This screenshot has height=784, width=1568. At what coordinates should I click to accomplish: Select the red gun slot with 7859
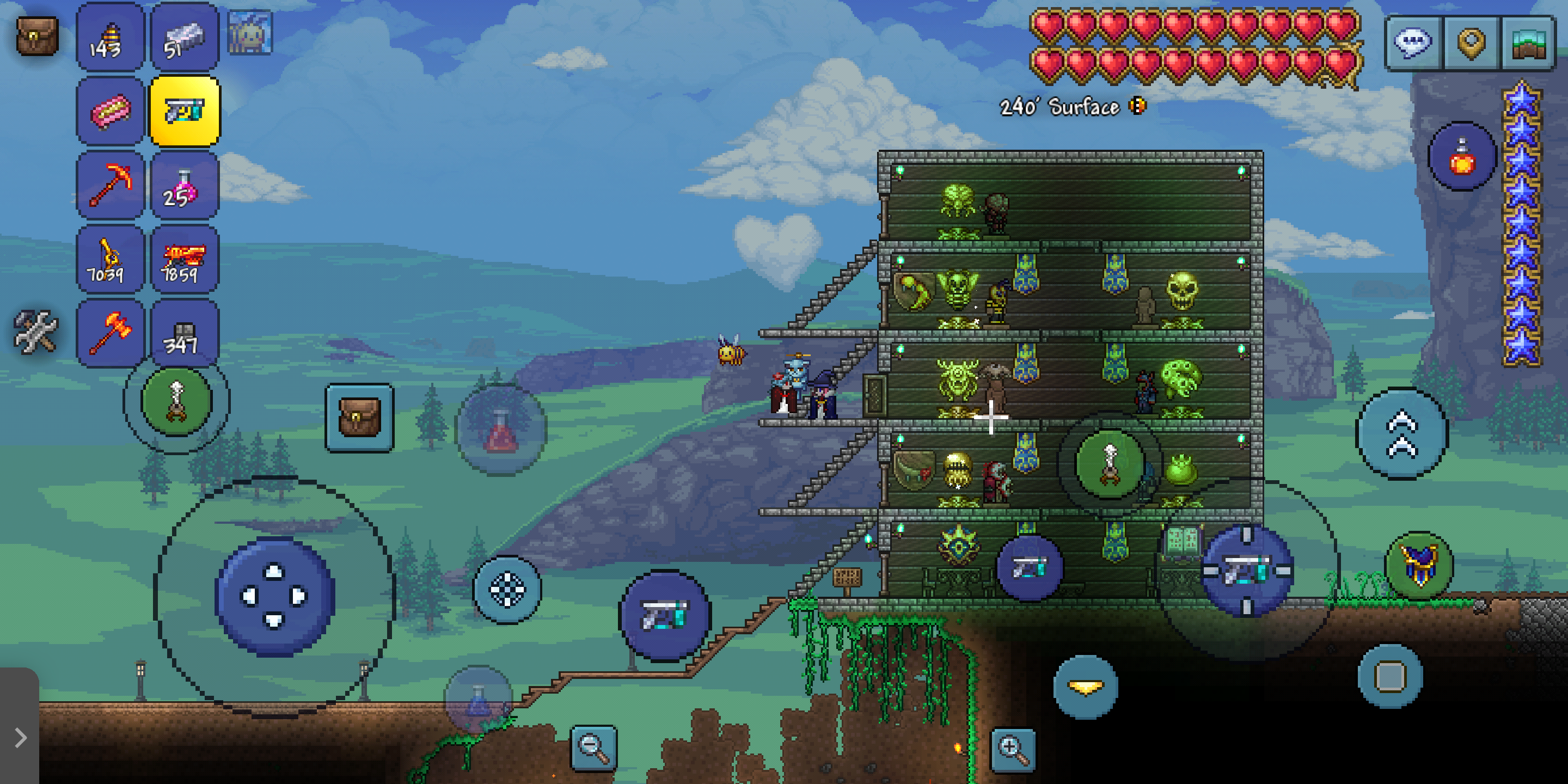tap(184, 260)
